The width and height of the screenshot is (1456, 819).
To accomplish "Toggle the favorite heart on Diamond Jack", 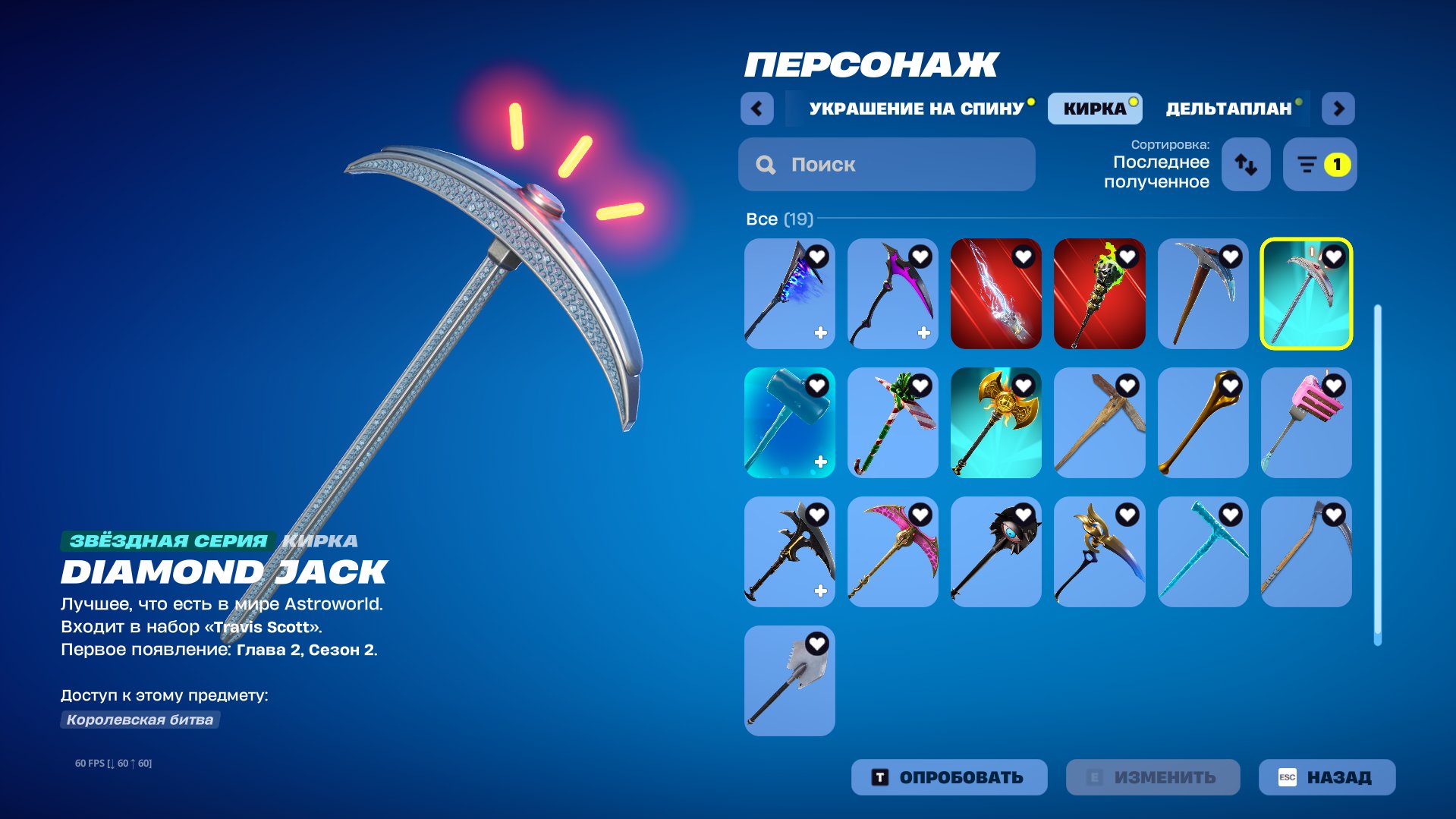I will point(1332,257).
